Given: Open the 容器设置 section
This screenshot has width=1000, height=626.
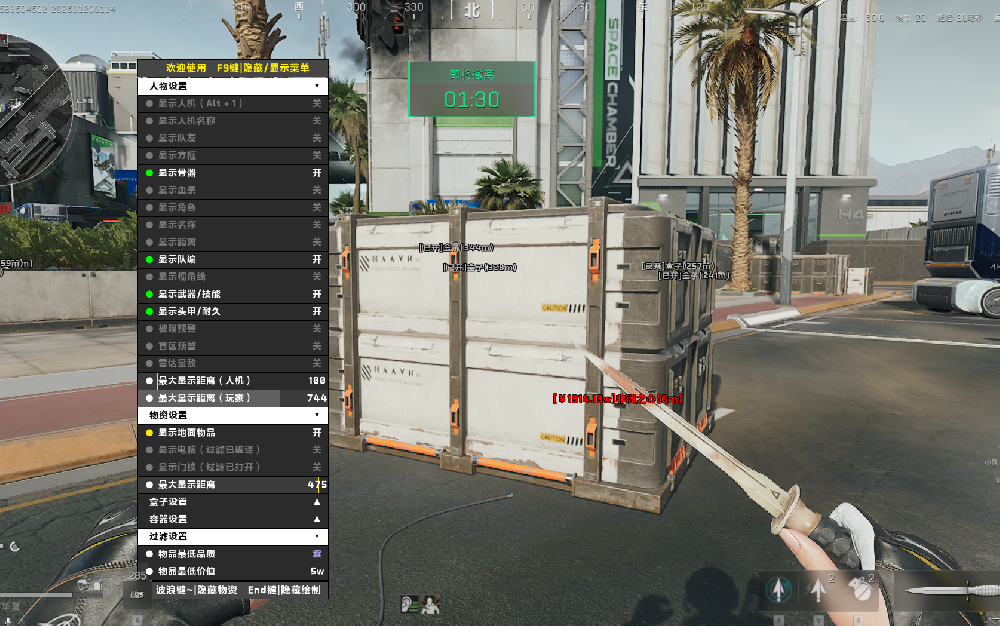Looking at the screenshot, I should (232, 519).
